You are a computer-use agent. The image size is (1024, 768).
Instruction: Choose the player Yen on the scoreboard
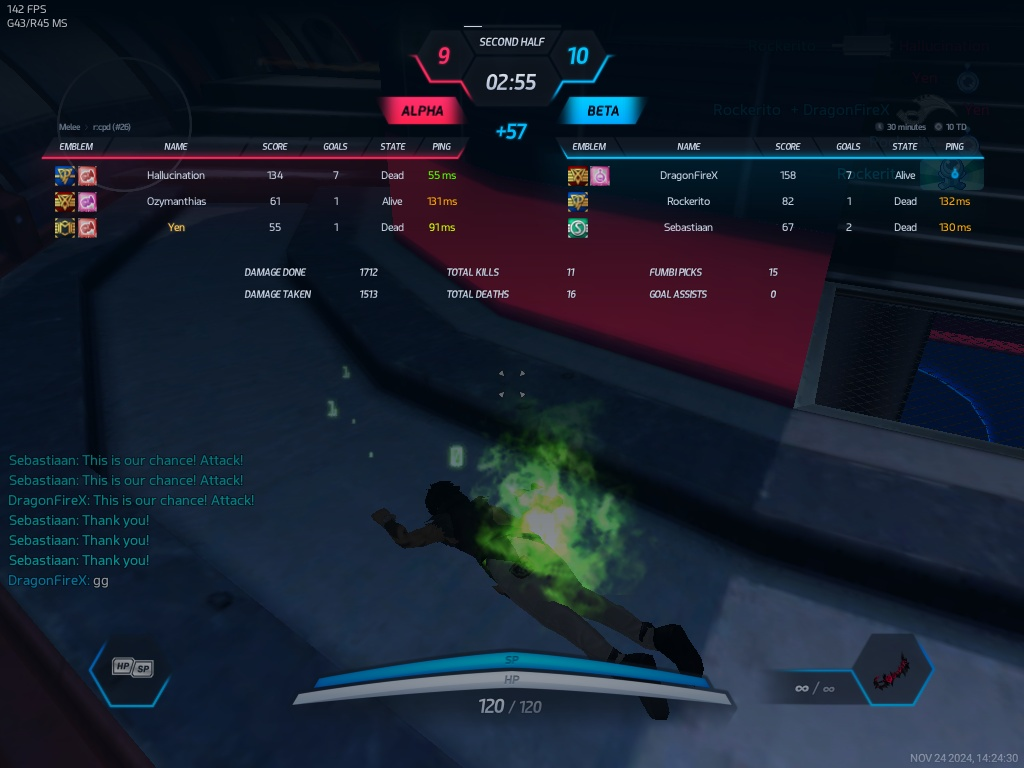[x=176, y=227]
